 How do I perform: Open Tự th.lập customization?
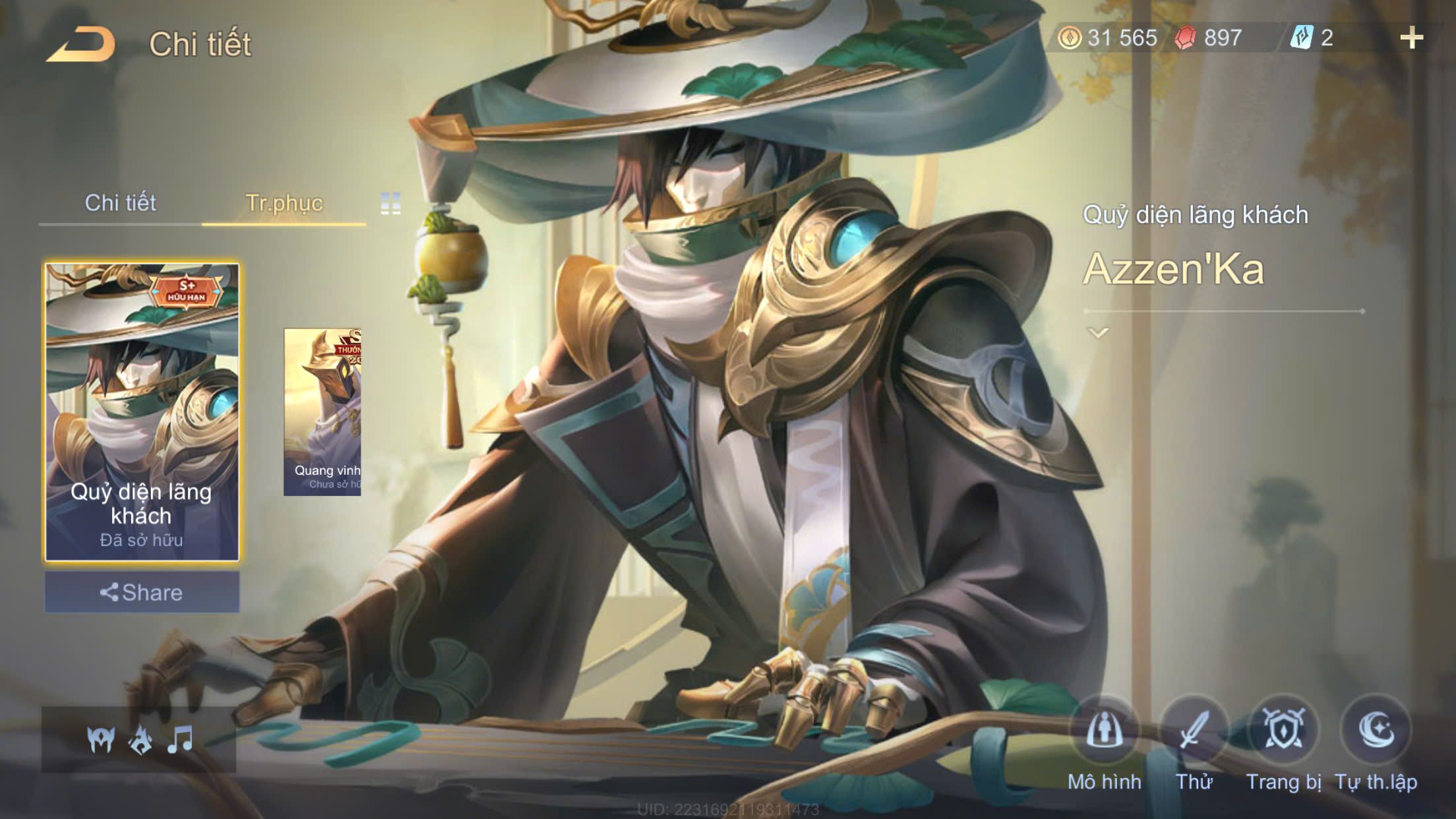click(x=1376, y=731)
